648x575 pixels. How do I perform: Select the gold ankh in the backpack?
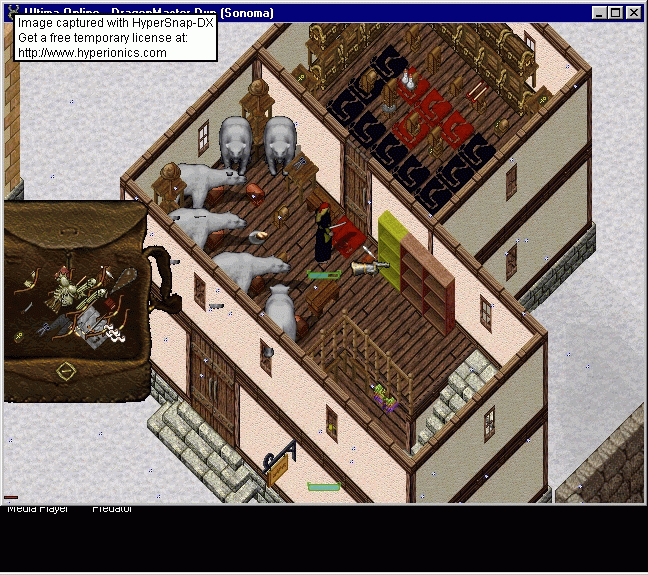19,336
